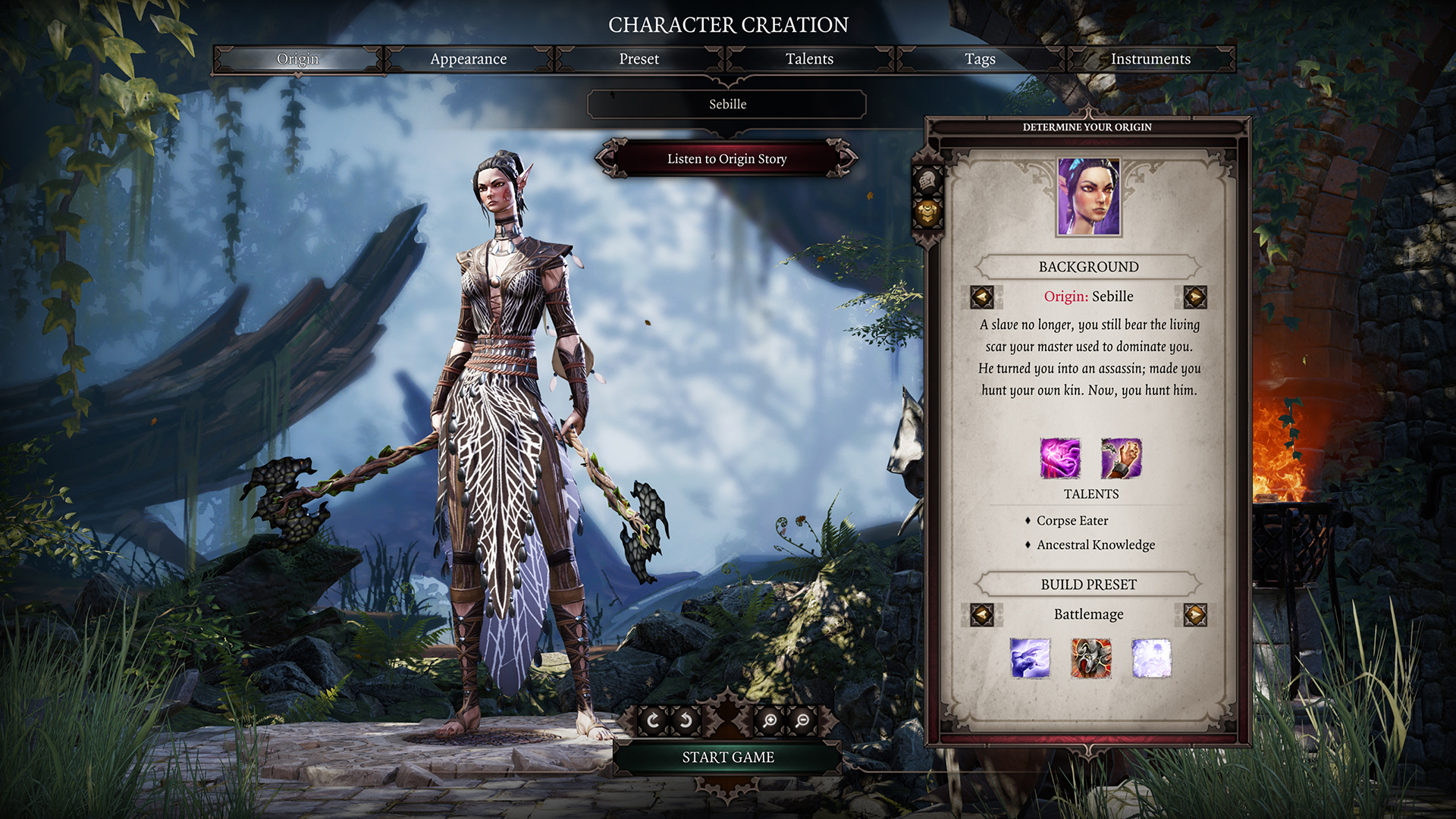Click Sebille's portrait thumbnail
Image resolution: width=1456 pixels, height=819 pixels.
(x=1089, y=197)
